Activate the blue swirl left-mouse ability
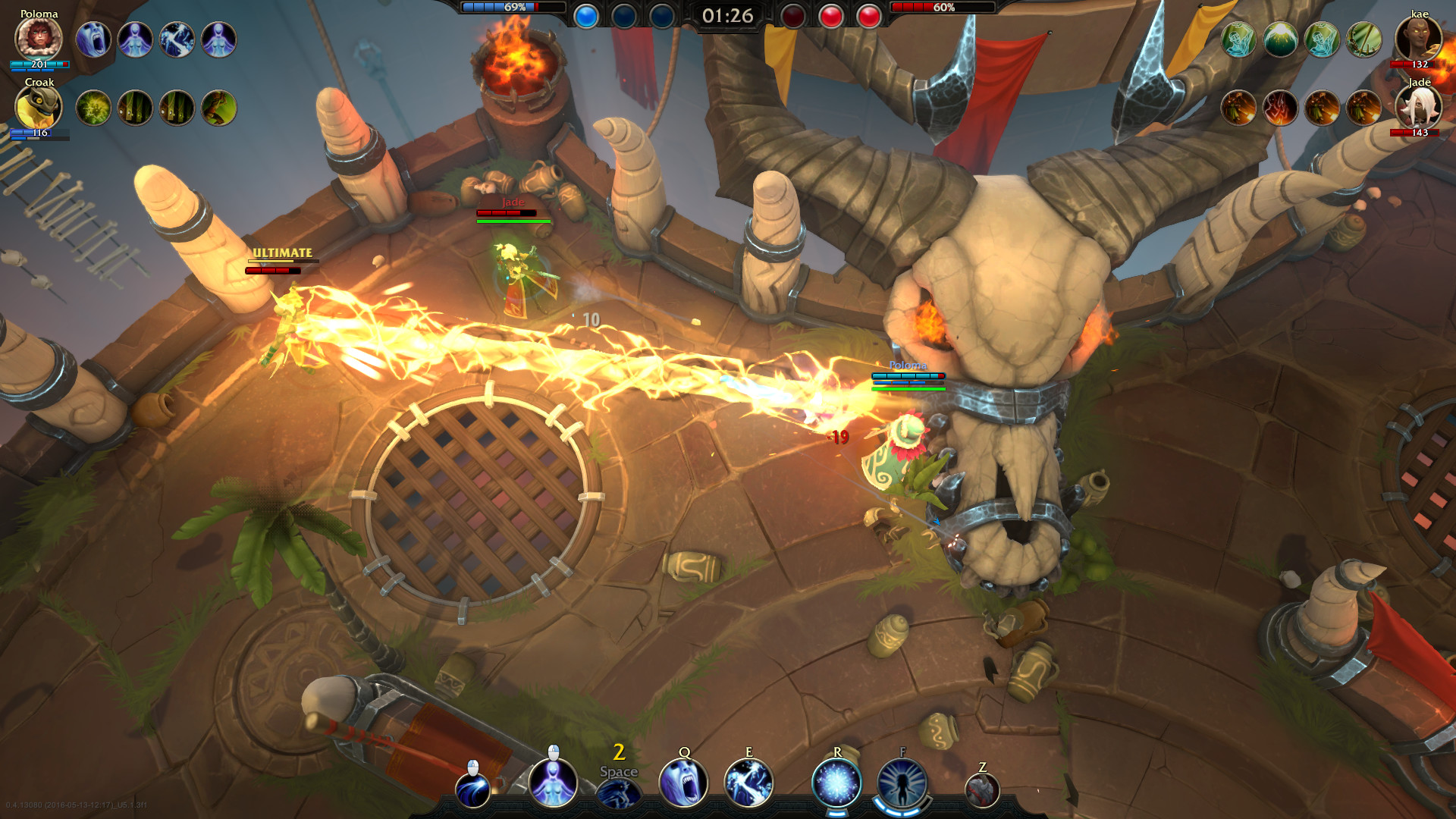The height and width of the screenshot is (819, 1456). pyautogui.click(x=472, y=790)
